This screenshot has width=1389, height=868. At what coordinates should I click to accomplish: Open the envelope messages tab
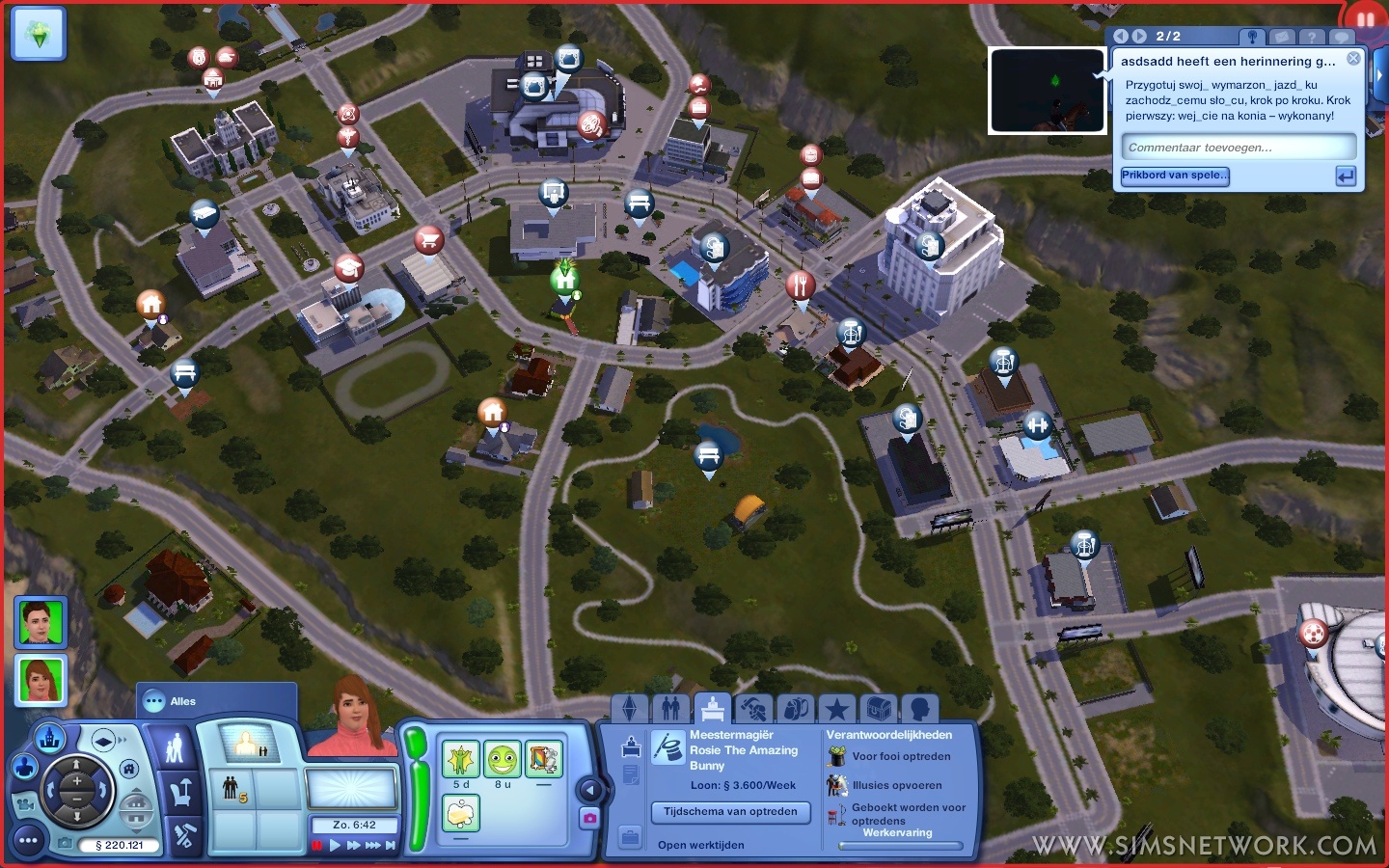coord(1281,37)
